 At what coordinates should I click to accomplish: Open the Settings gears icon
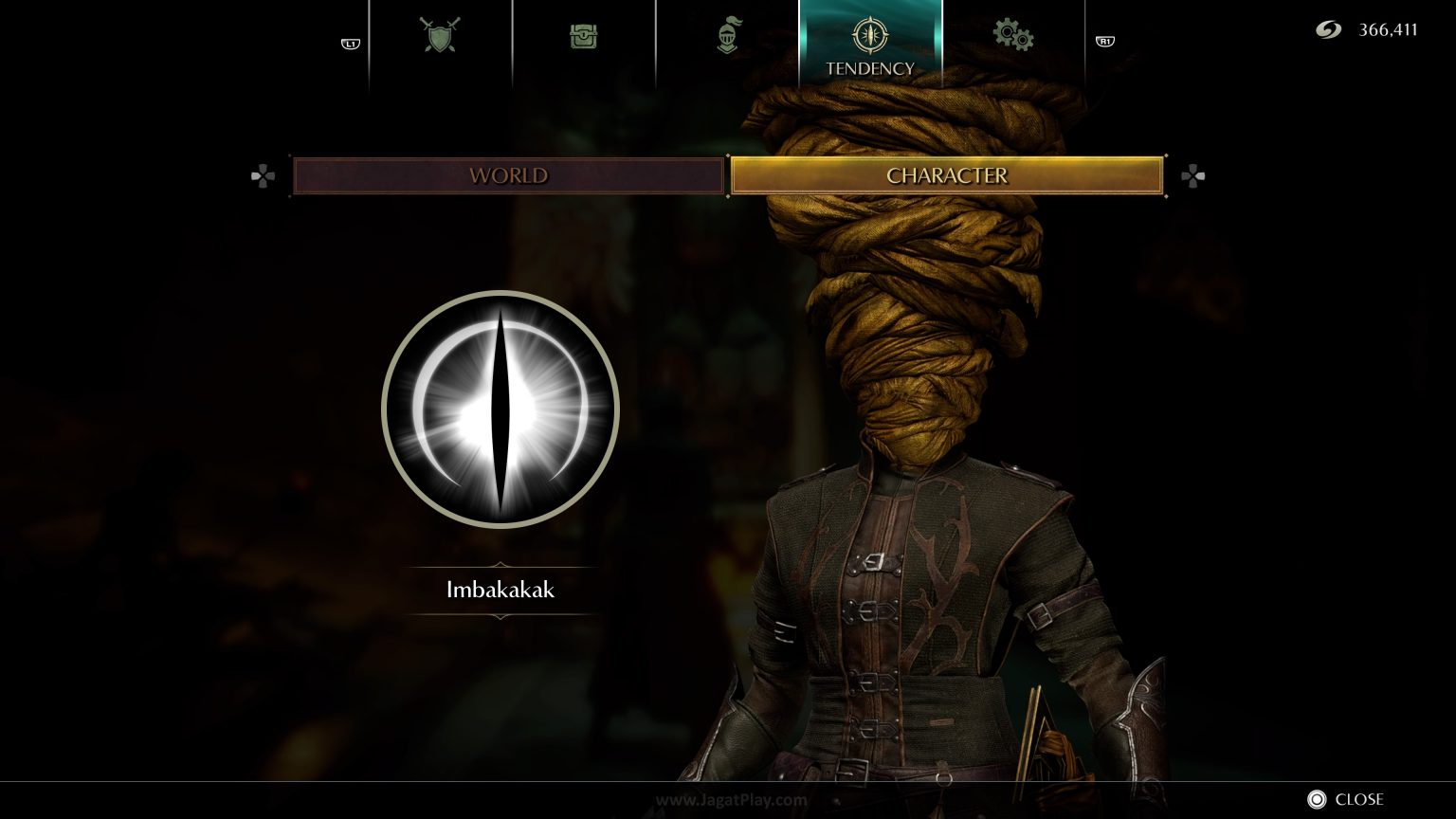(x=1012, y=35)
